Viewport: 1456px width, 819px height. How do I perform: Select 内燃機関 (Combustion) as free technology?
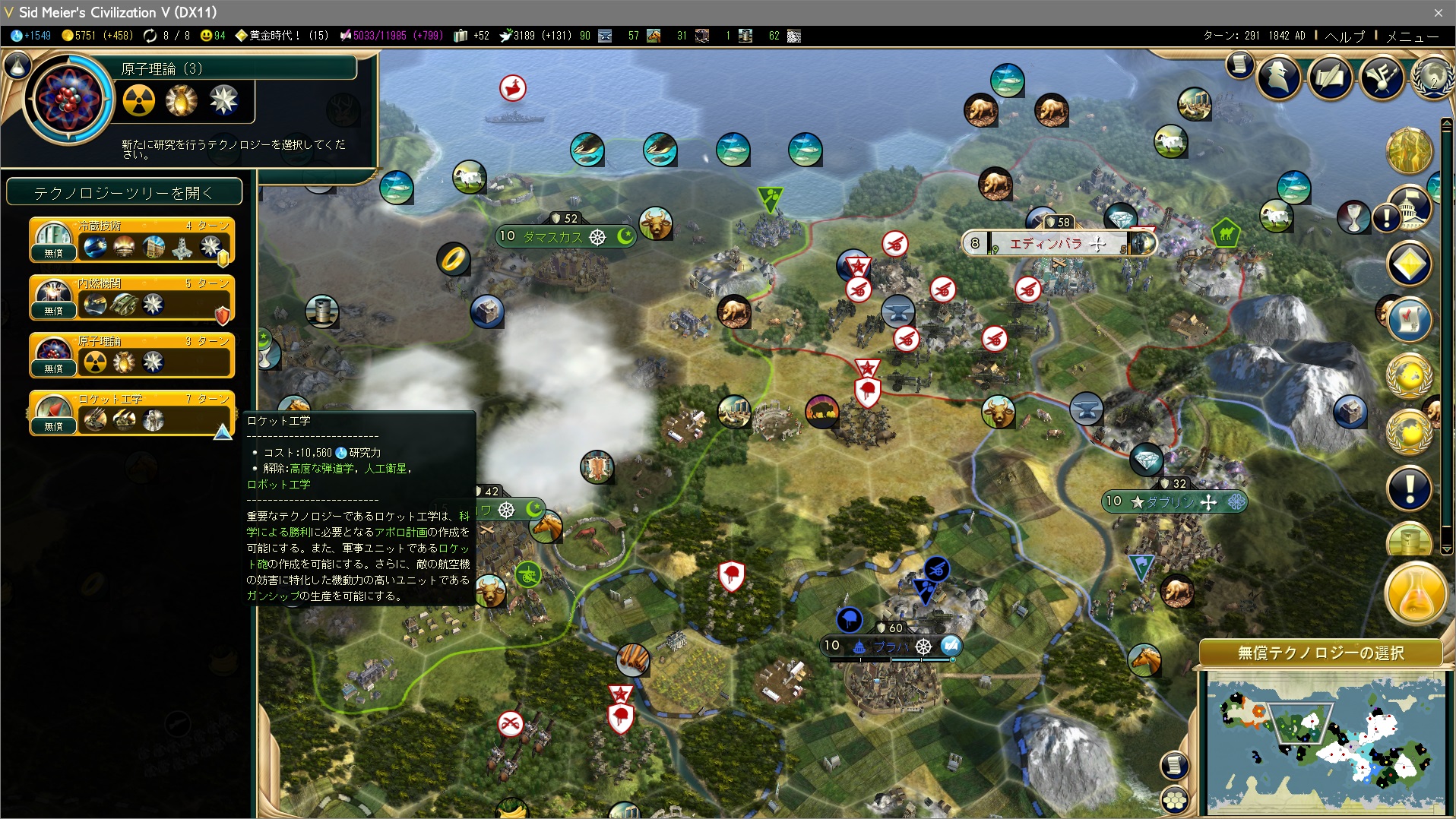coord(131,298)
